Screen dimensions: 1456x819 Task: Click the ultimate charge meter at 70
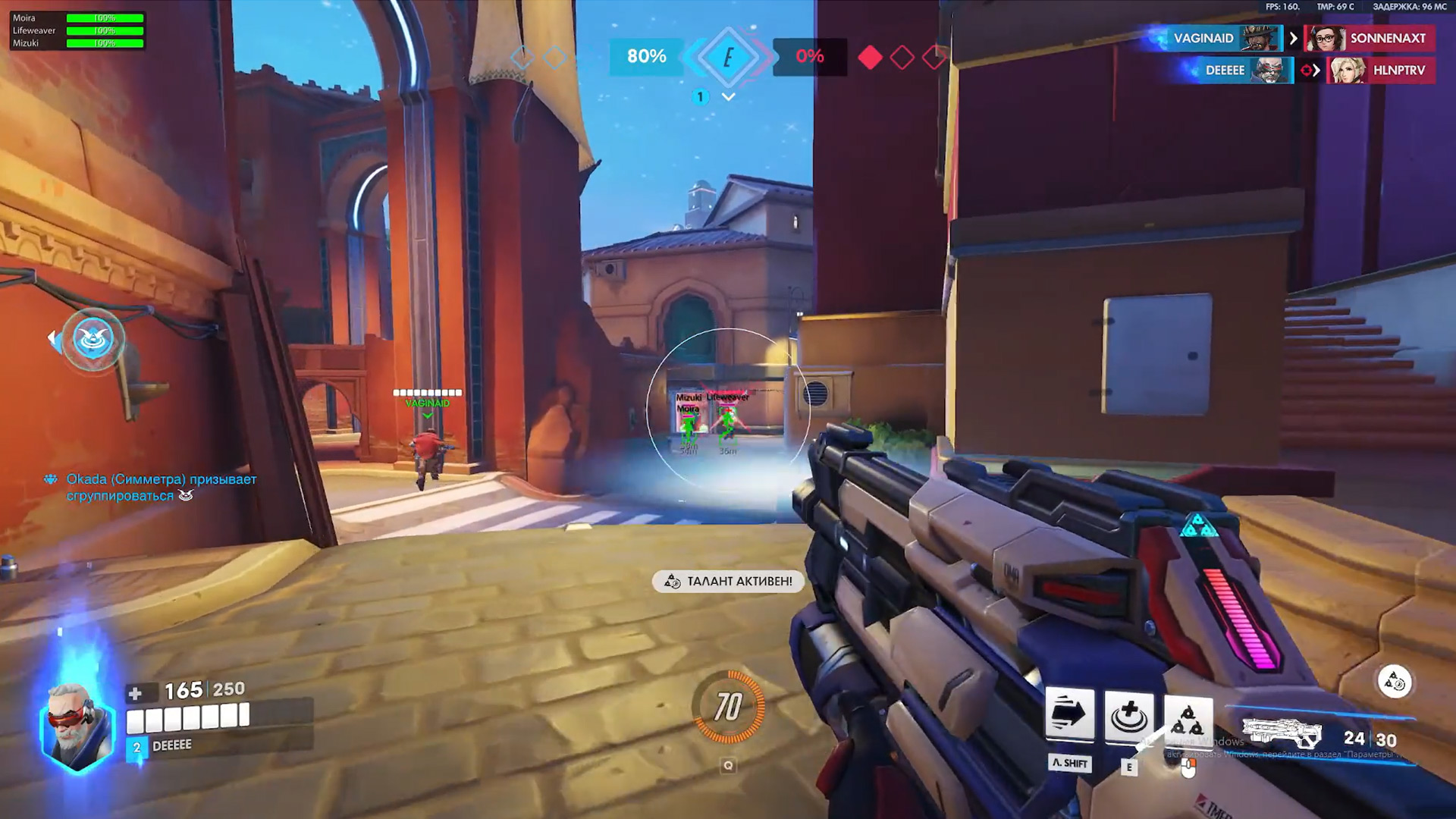pyautogui.click(x=728, y=707)
